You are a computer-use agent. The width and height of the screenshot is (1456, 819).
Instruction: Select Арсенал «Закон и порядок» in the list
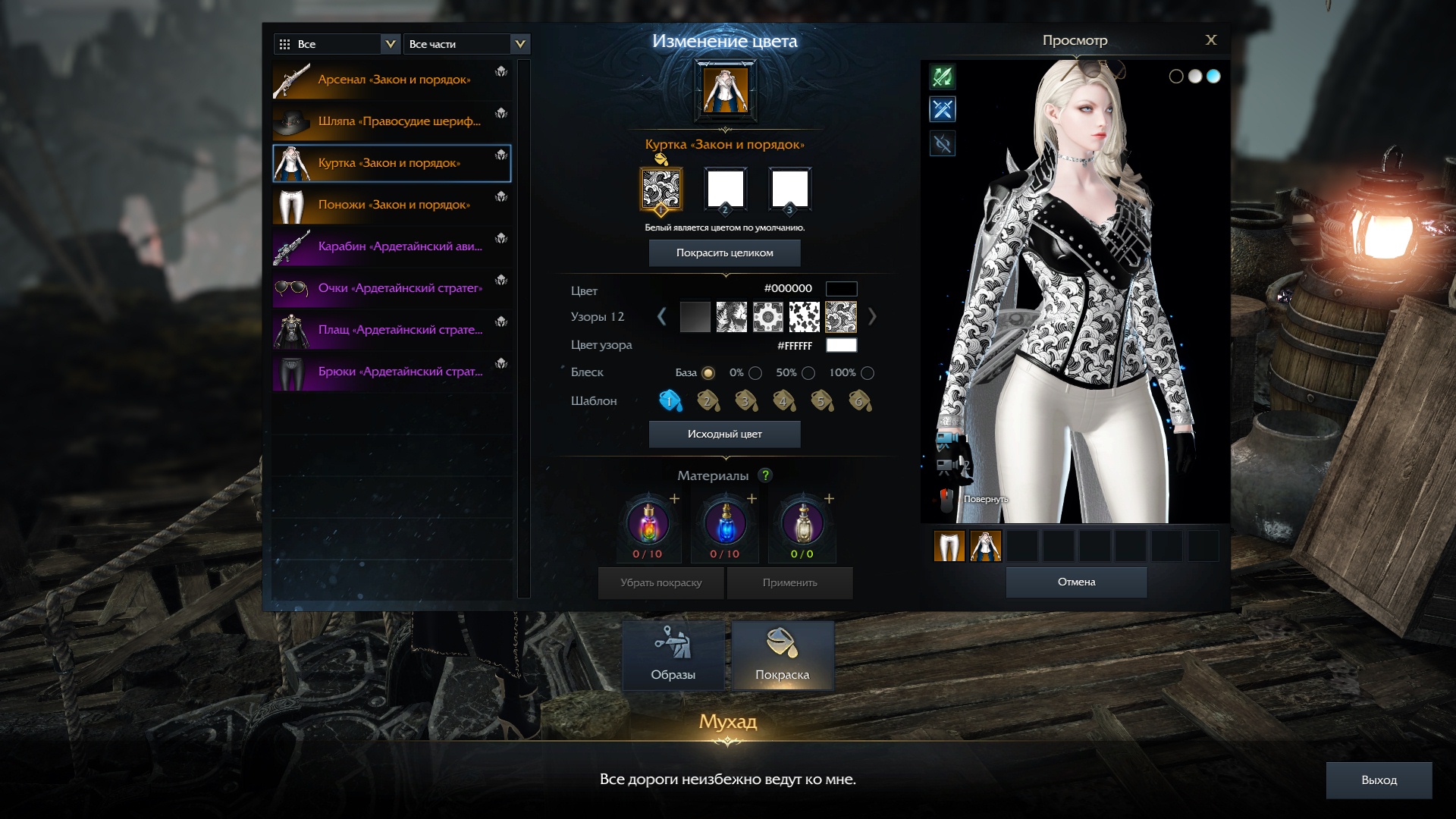[391, 80]
